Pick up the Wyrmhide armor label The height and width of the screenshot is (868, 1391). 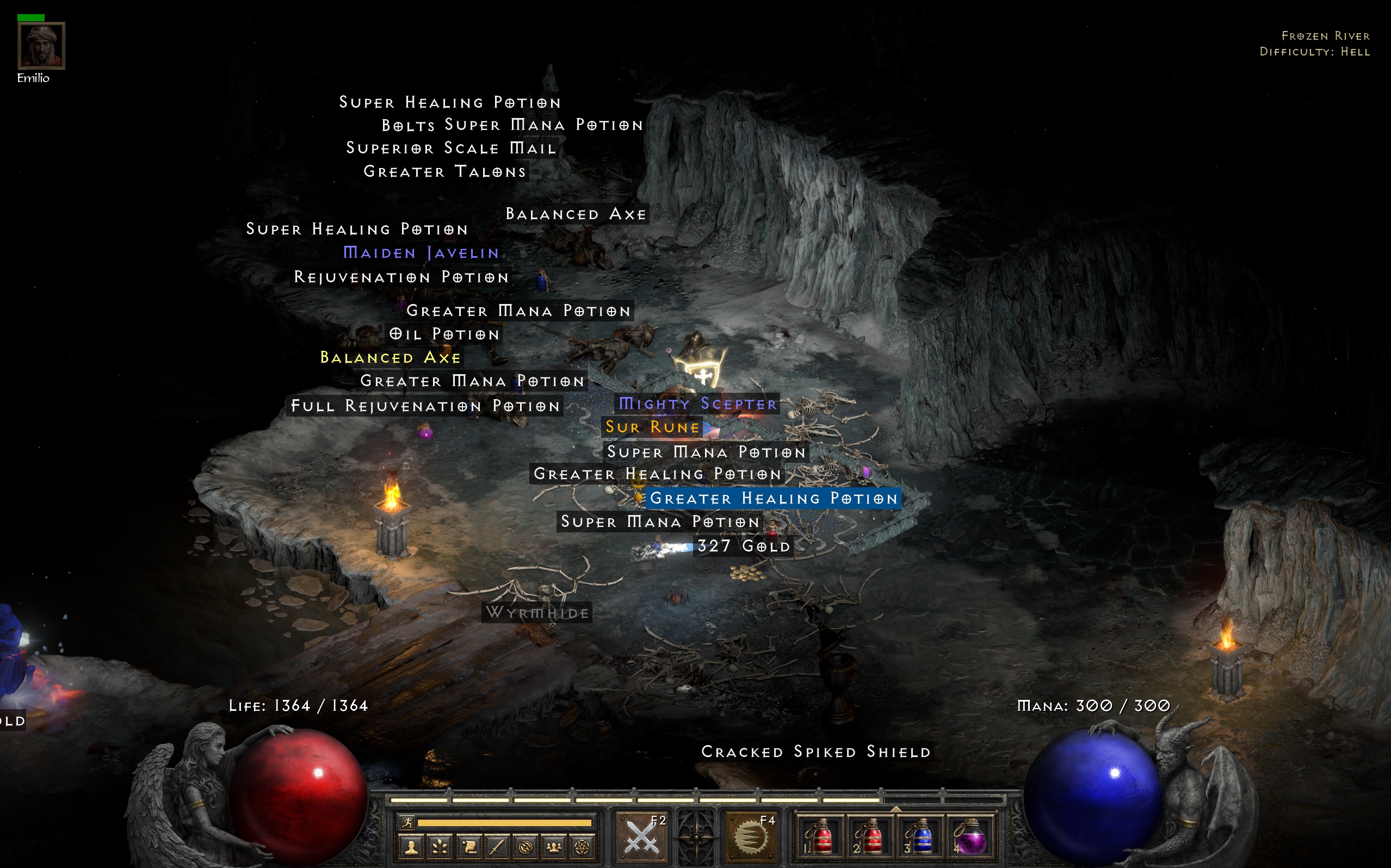[x=537, y=613]
